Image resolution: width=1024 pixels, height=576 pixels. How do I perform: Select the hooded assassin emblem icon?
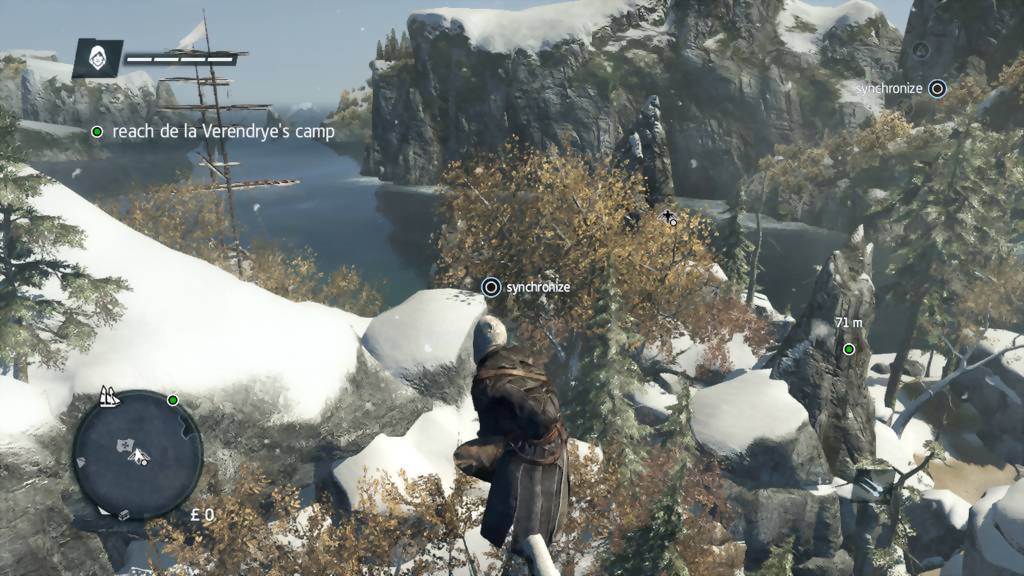pyautogui.click(x=97, y=58)
